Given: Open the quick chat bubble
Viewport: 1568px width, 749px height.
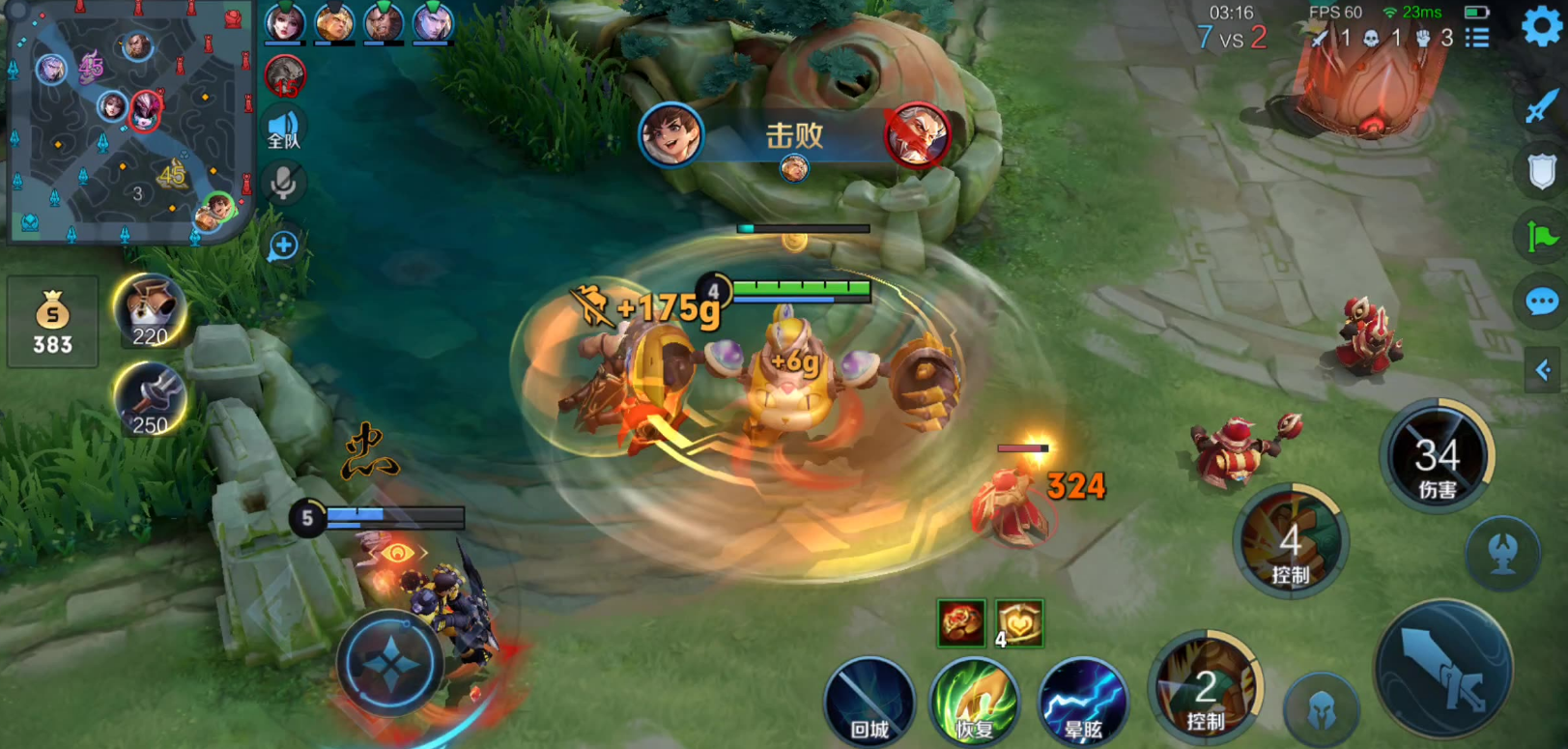Looking at the screenshot, I should pyautogui.click(x=1541, y=302).
